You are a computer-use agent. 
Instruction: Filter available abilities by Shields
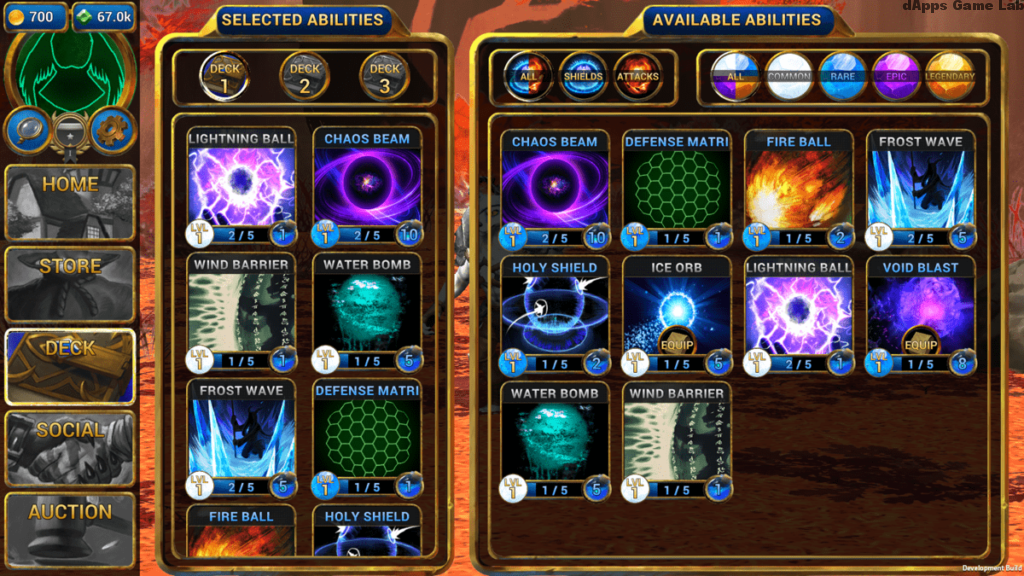click(583, 76)
